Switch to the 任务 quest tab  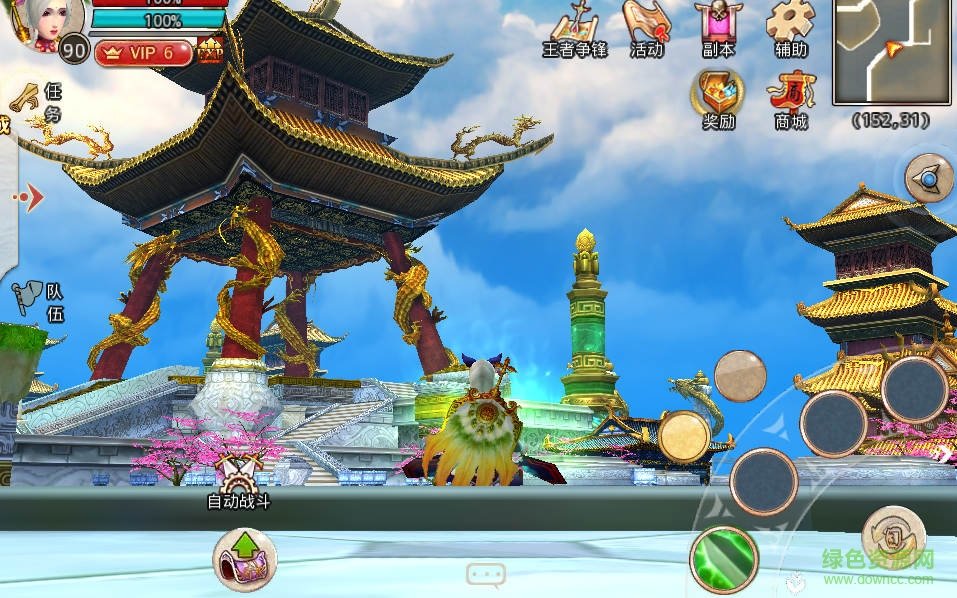point(38,102)
